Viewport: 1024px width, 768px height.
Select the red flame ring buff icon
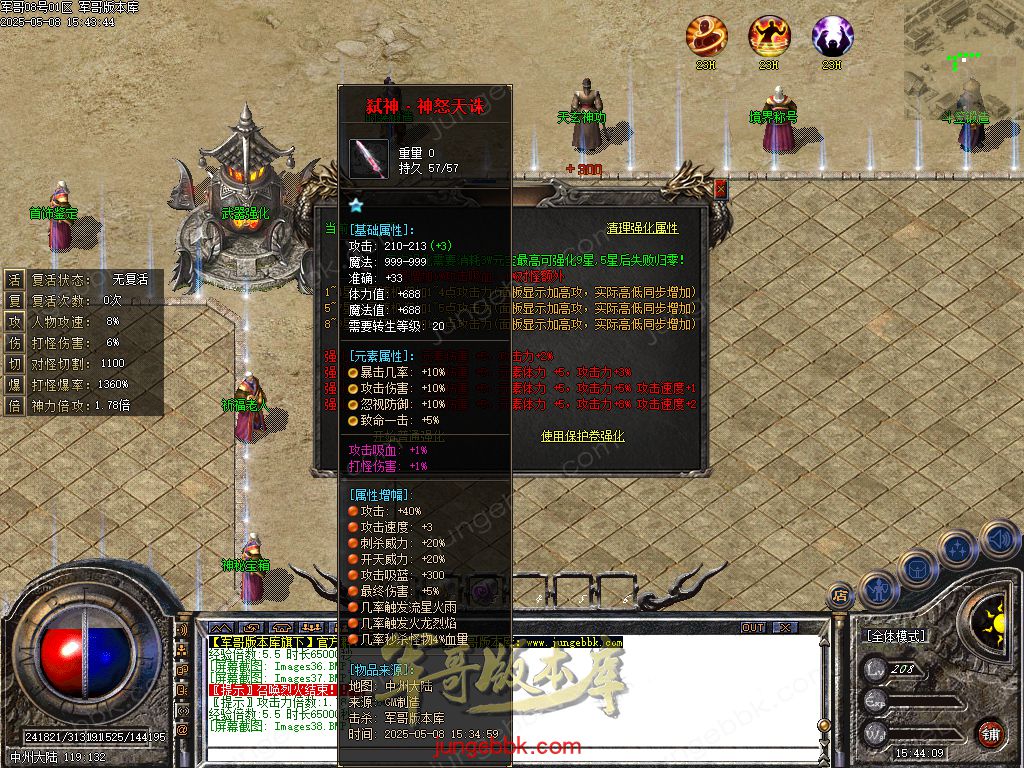(x=706, y=36)
